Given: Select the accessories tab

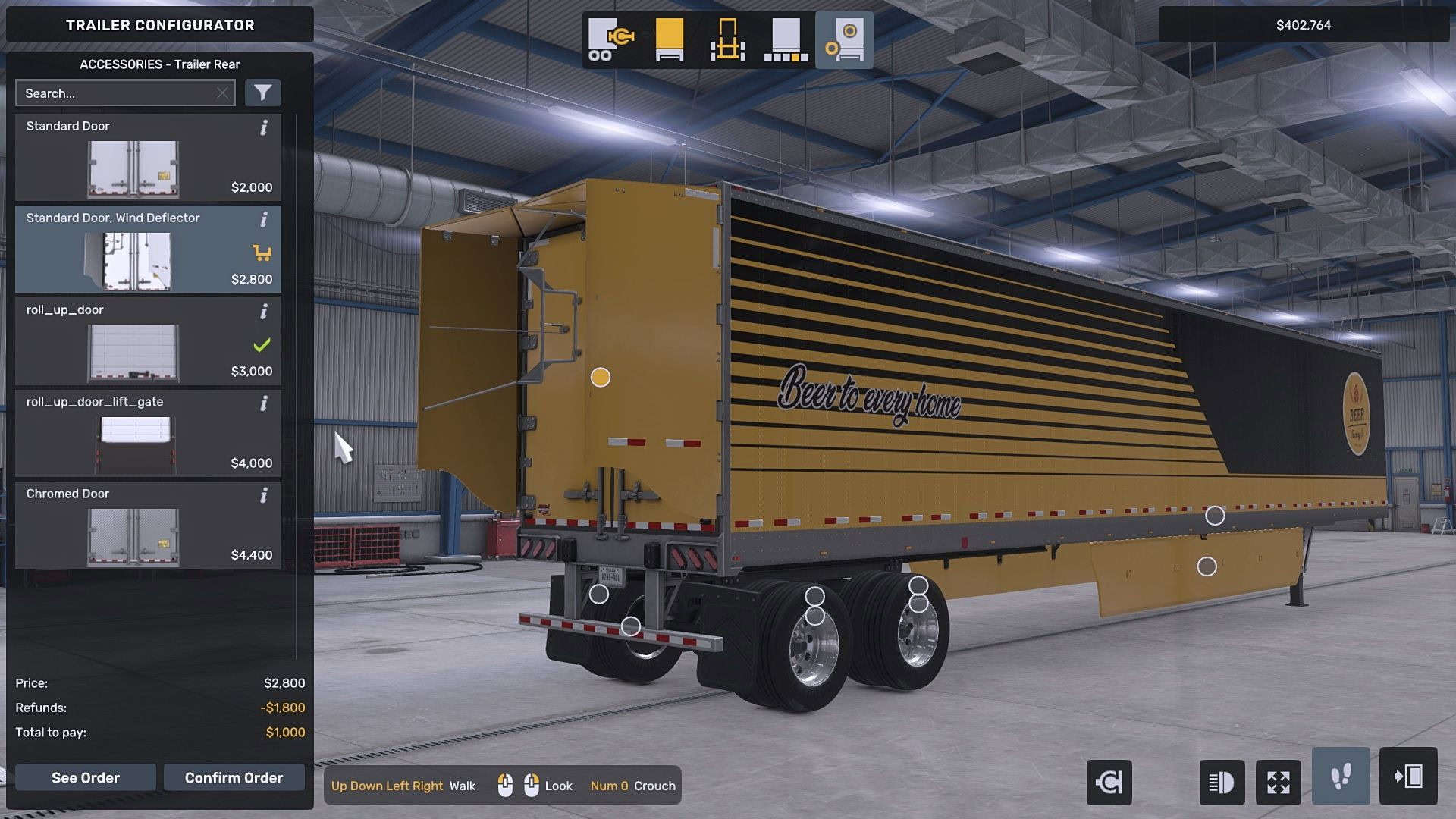Looking at the screenshot, I should coord(844,39).
